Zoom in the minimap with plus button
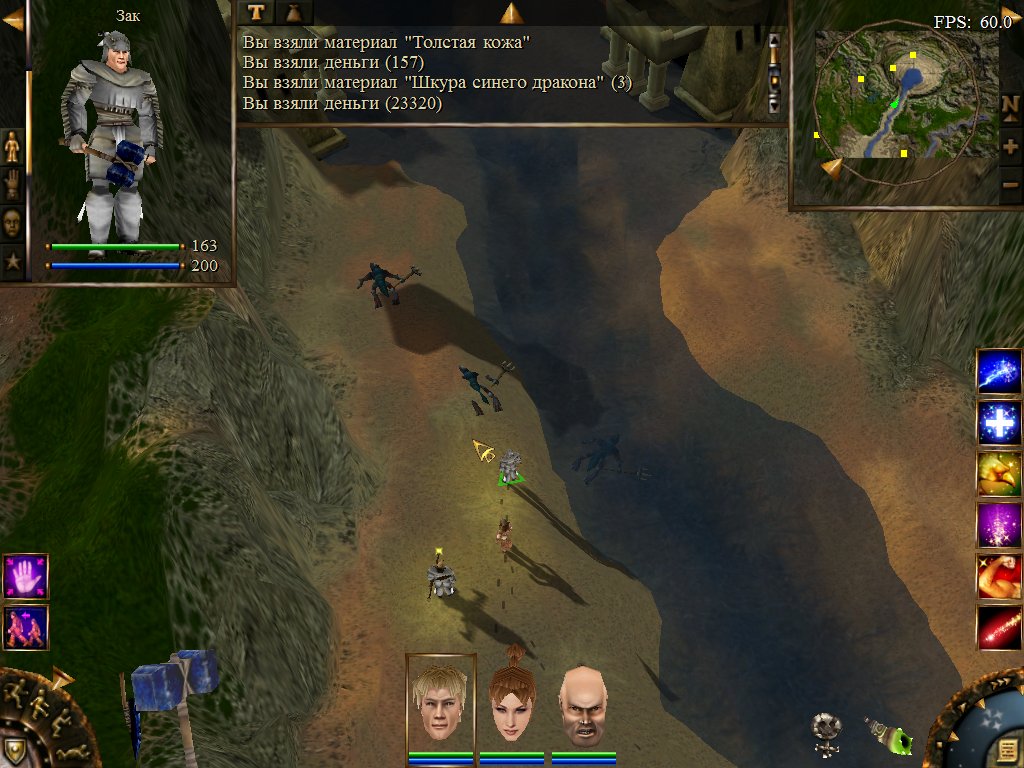The width and height of the screenshot is (1024, 768). click(1010, 146)
